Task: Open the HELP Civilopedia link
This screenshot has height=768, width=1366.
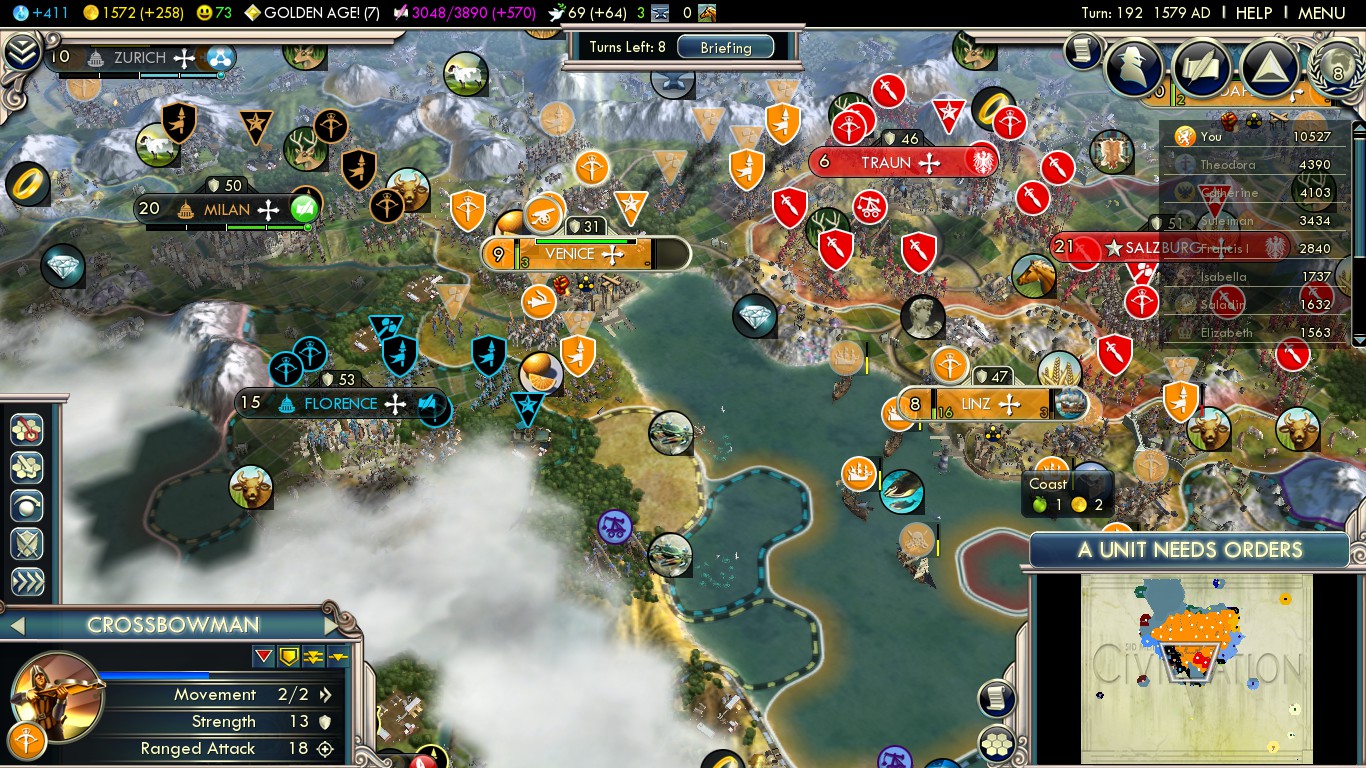Action: coord(1254,13)
